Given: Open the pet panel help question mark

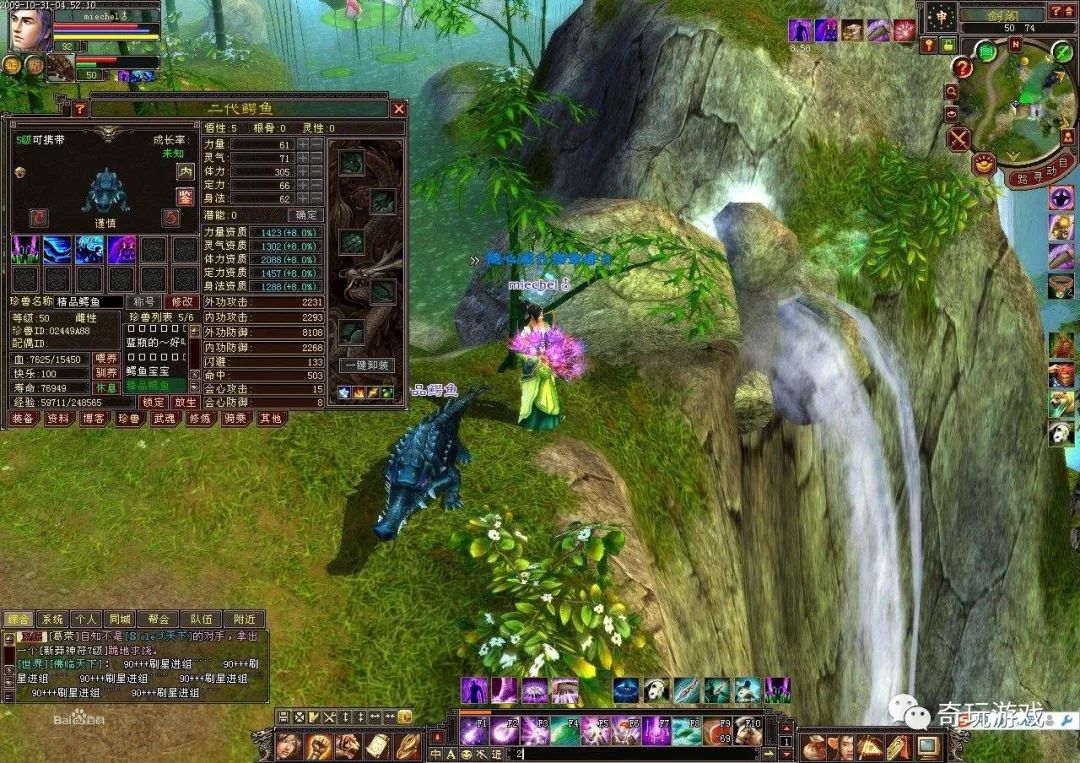Looking at the screenshot, I should pos(80,108).
